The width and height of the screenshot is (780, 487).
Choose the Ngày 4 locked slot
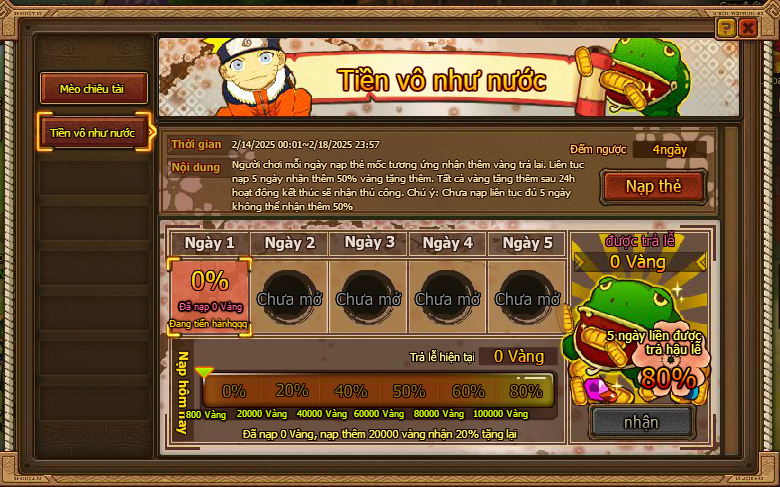[x=447, y=296]
